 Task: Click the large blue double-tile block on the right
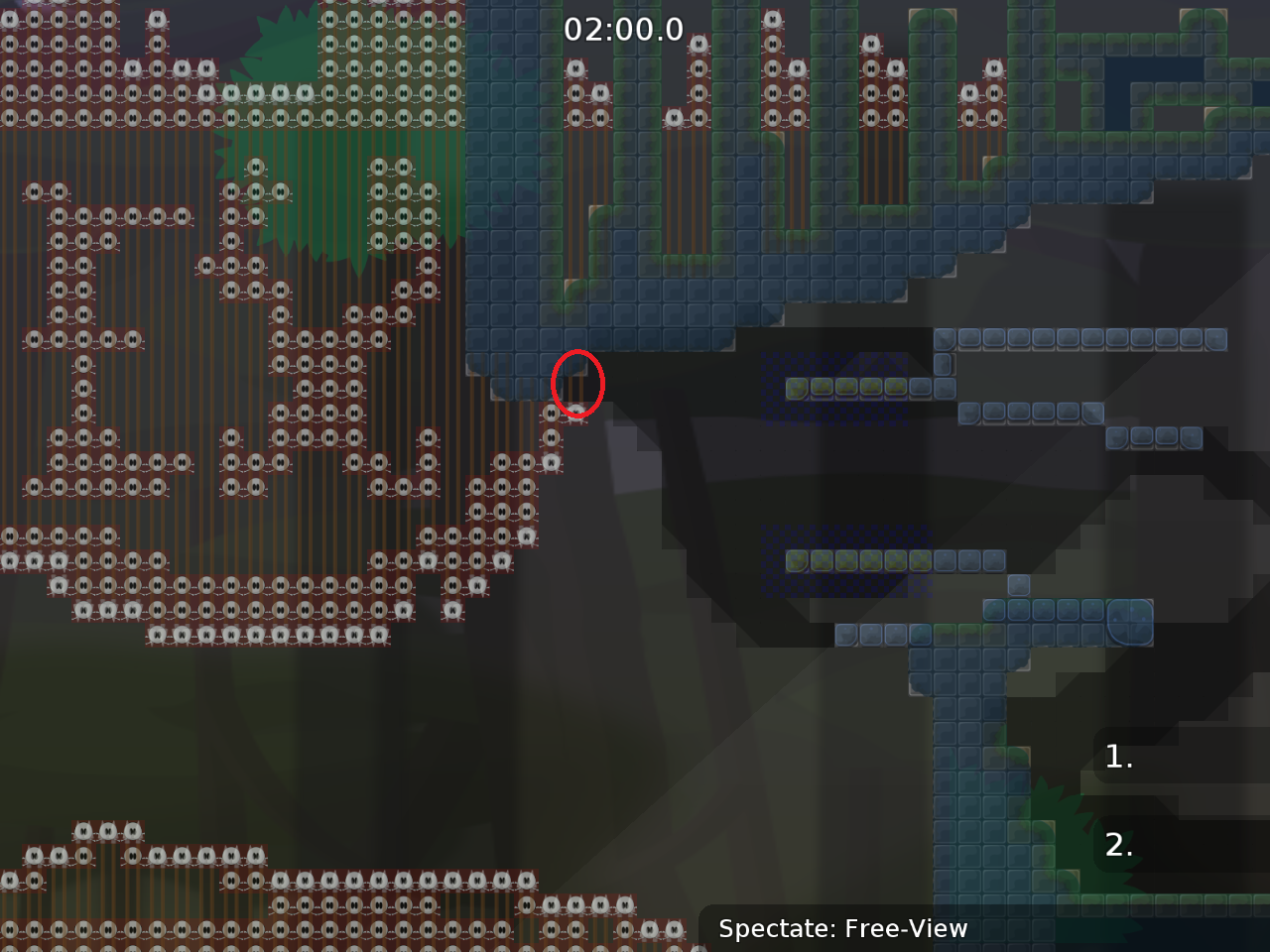pyautogui.click(x=1129, y=623)
